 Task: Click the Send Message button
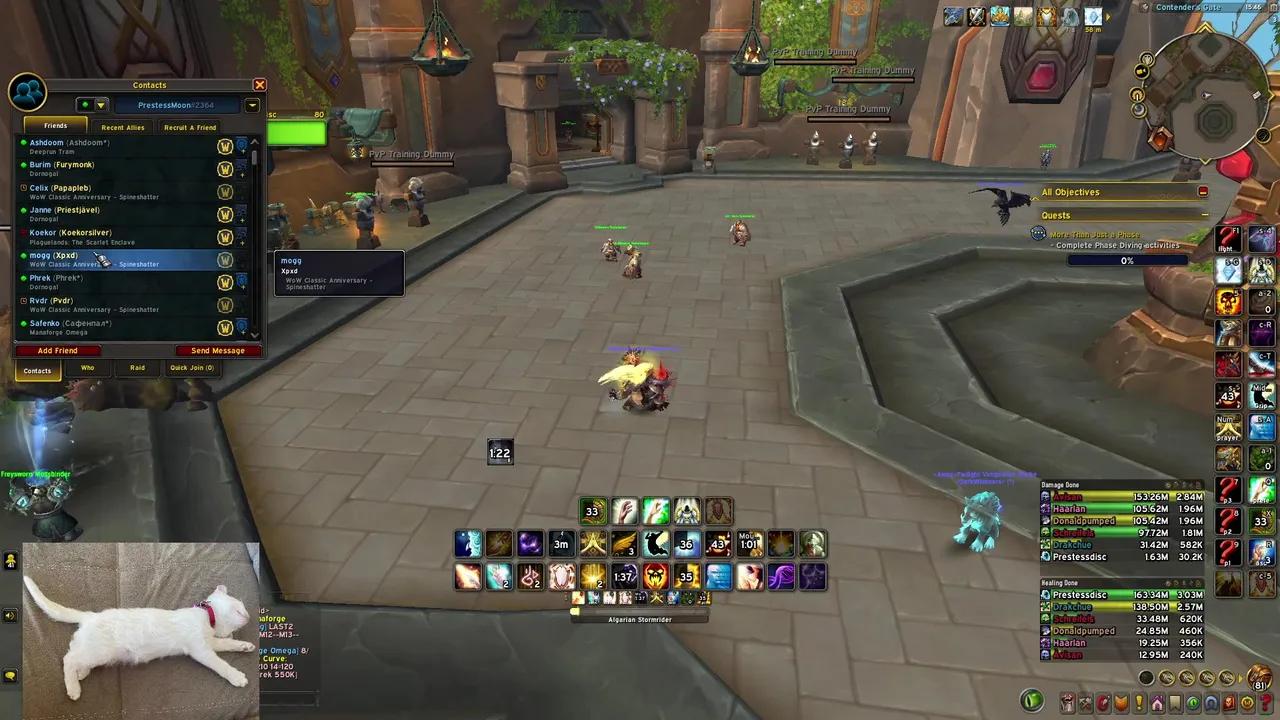[217, 351]
